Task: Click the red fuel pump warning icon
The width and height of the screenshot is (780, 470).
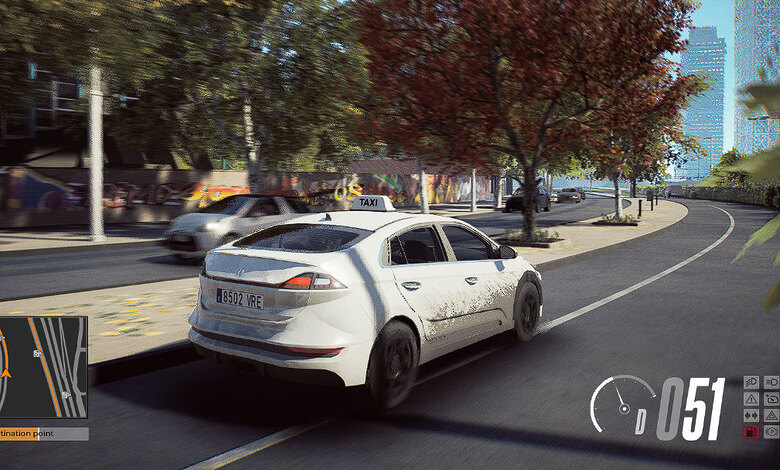Action: click(751, 432)
